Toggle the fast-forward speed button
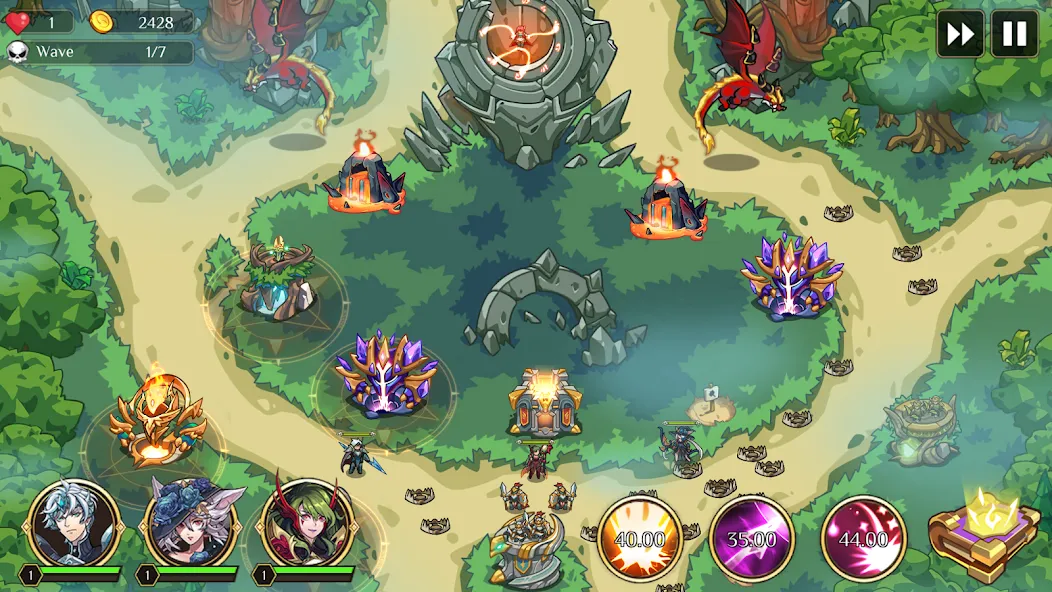Image resolution: width=1052 pixels, height=592 pixels. (960, 34)
